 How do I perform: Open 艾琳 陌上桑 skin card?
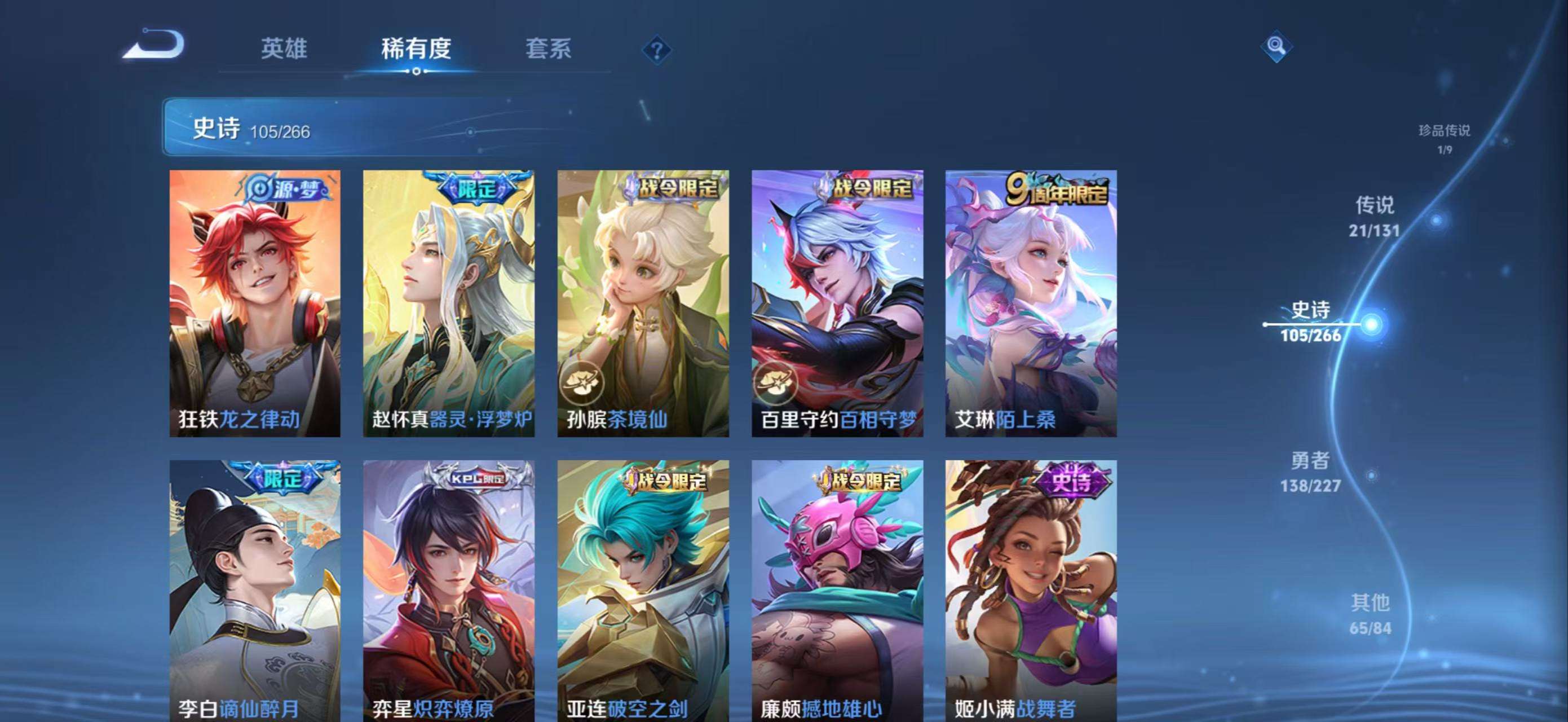1031,303
